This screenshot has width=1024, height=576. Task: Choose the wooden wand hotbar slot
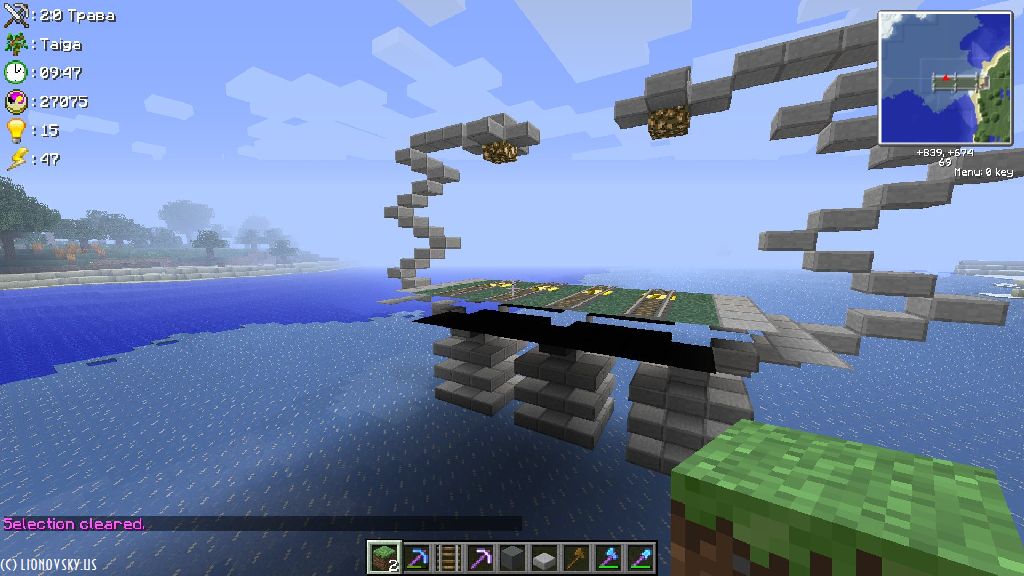click(x=576, y=557)
